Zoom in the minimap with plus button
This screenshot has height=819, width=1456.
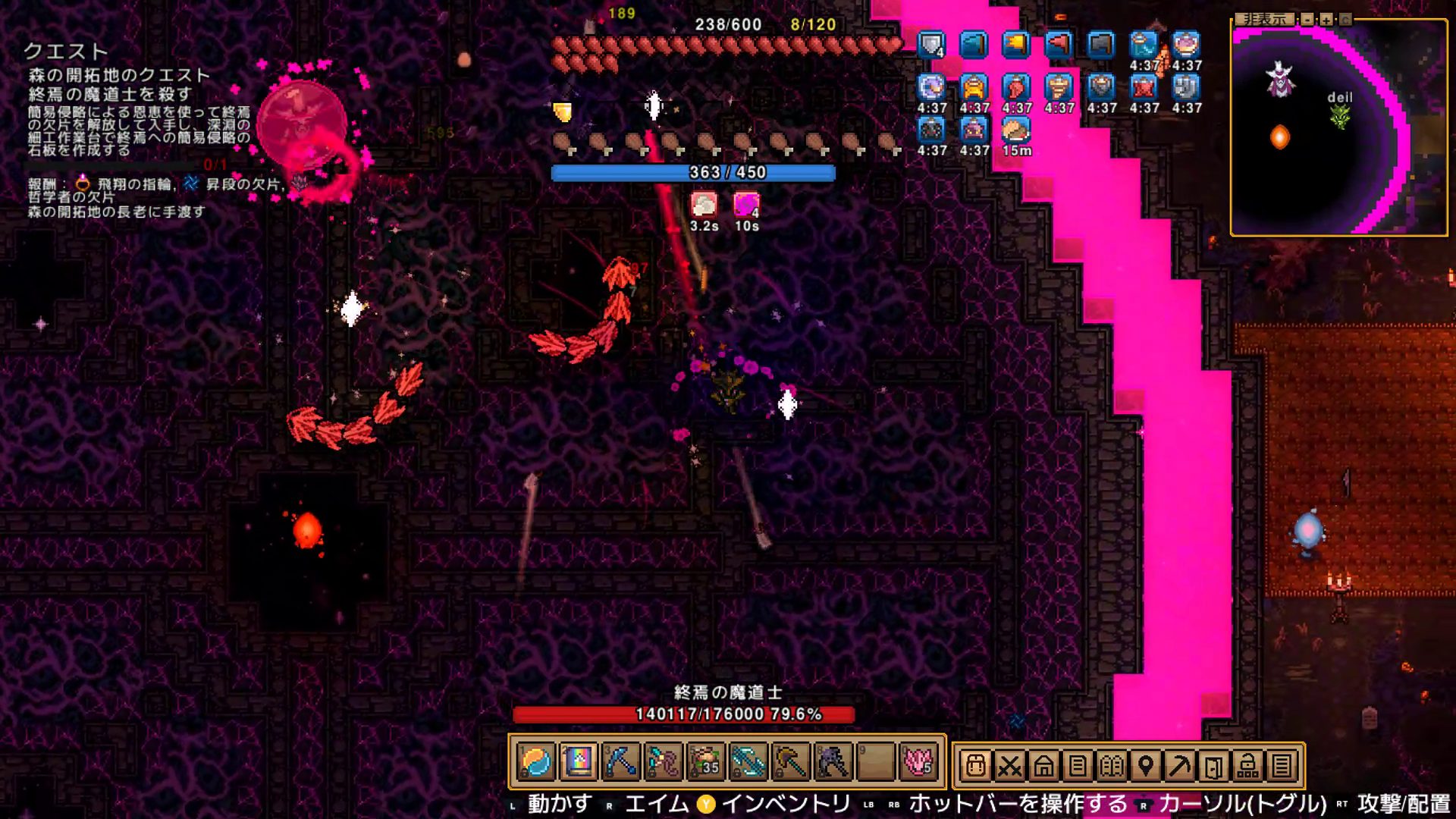tap(1326, 19)
